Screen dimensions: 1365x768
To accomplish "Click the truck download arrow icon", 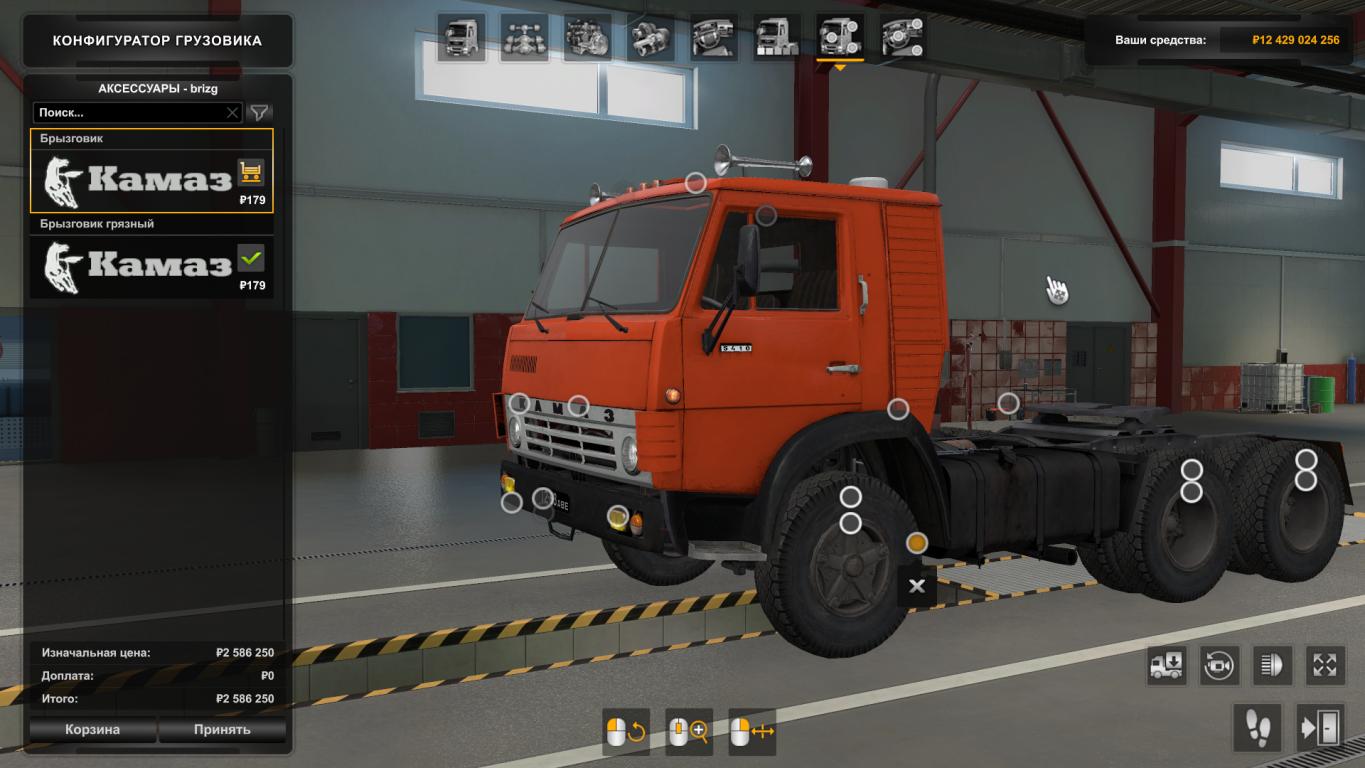I will (x=1167, y=665).
